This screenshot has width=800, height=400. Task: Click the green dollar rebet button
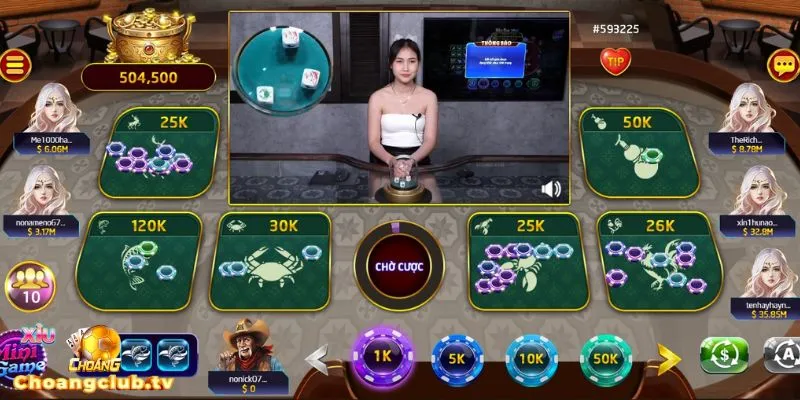point(724,356)
